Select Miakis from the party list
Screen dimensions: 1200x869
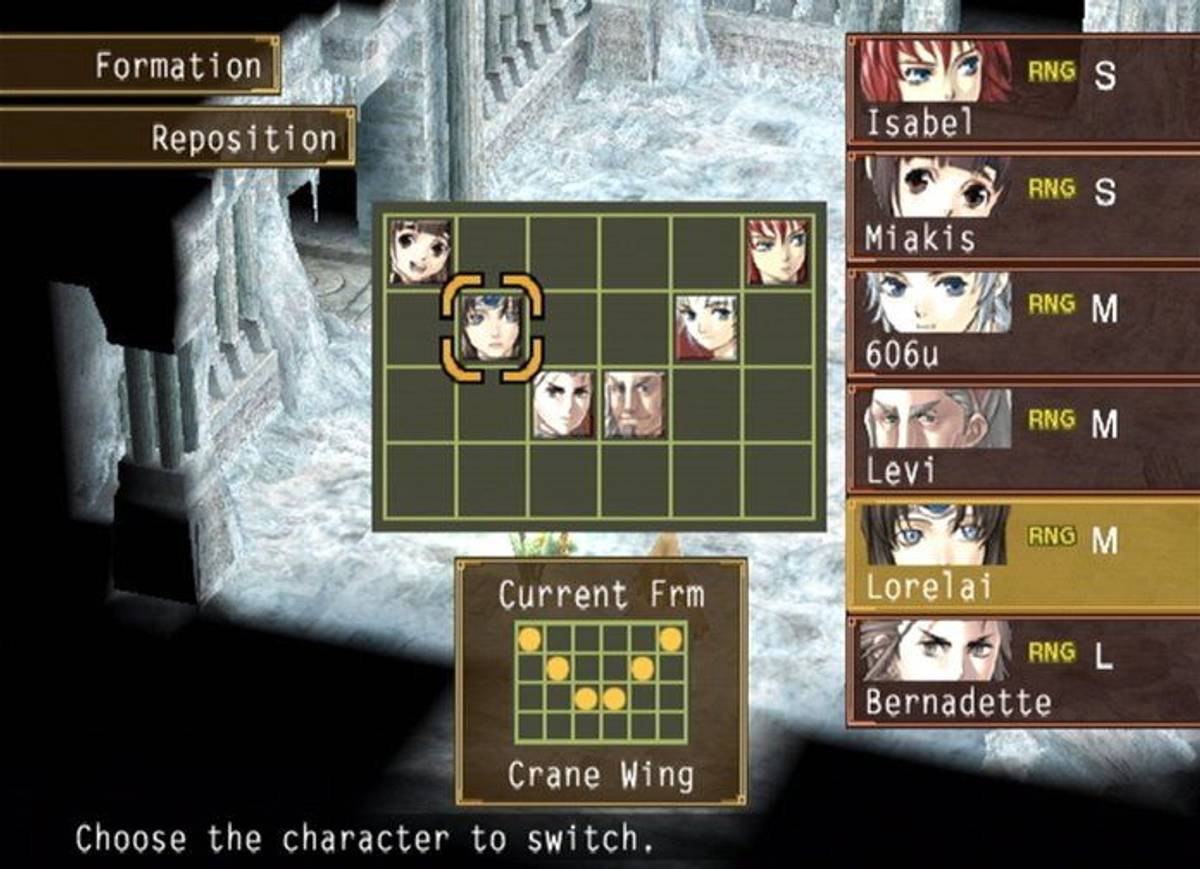[x=1020, y=206]
